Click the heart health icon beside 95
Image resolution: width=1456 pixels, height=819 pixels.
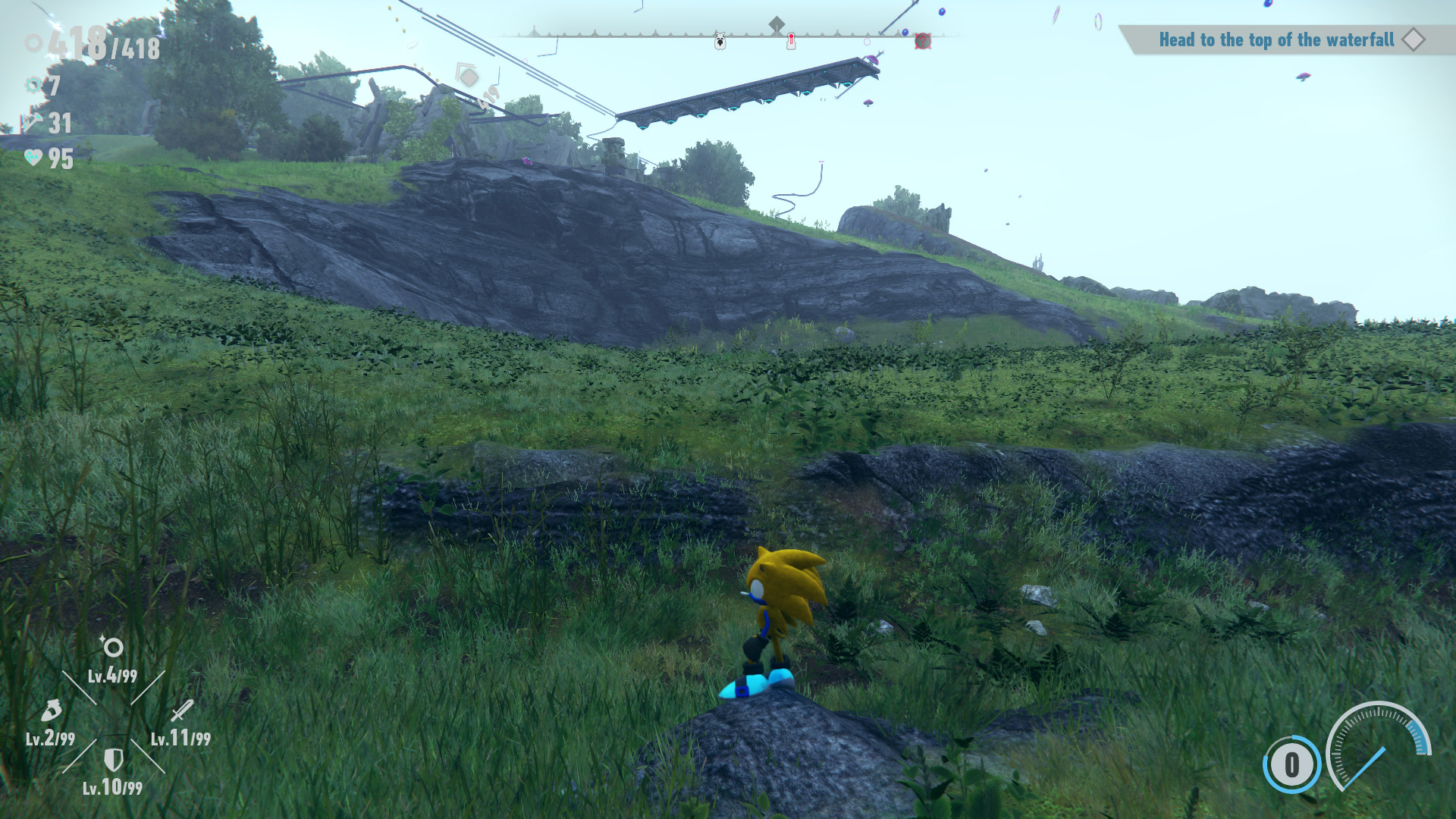point(33,158)
